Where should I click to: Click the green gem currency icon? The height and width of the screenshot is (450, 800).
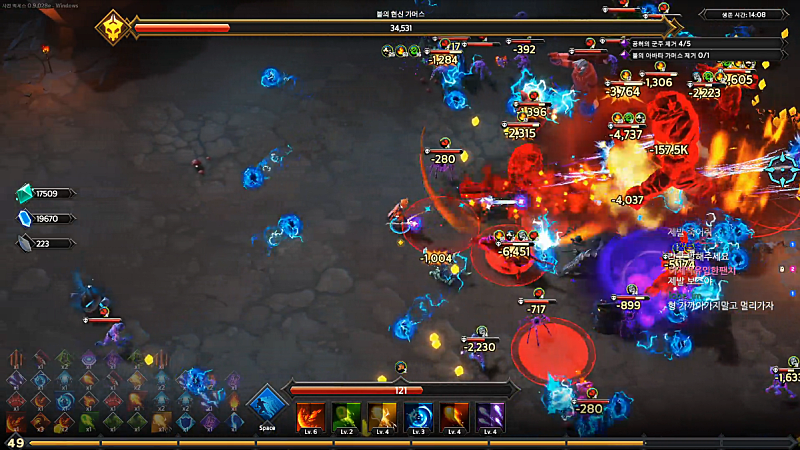(x=24, y=194)
